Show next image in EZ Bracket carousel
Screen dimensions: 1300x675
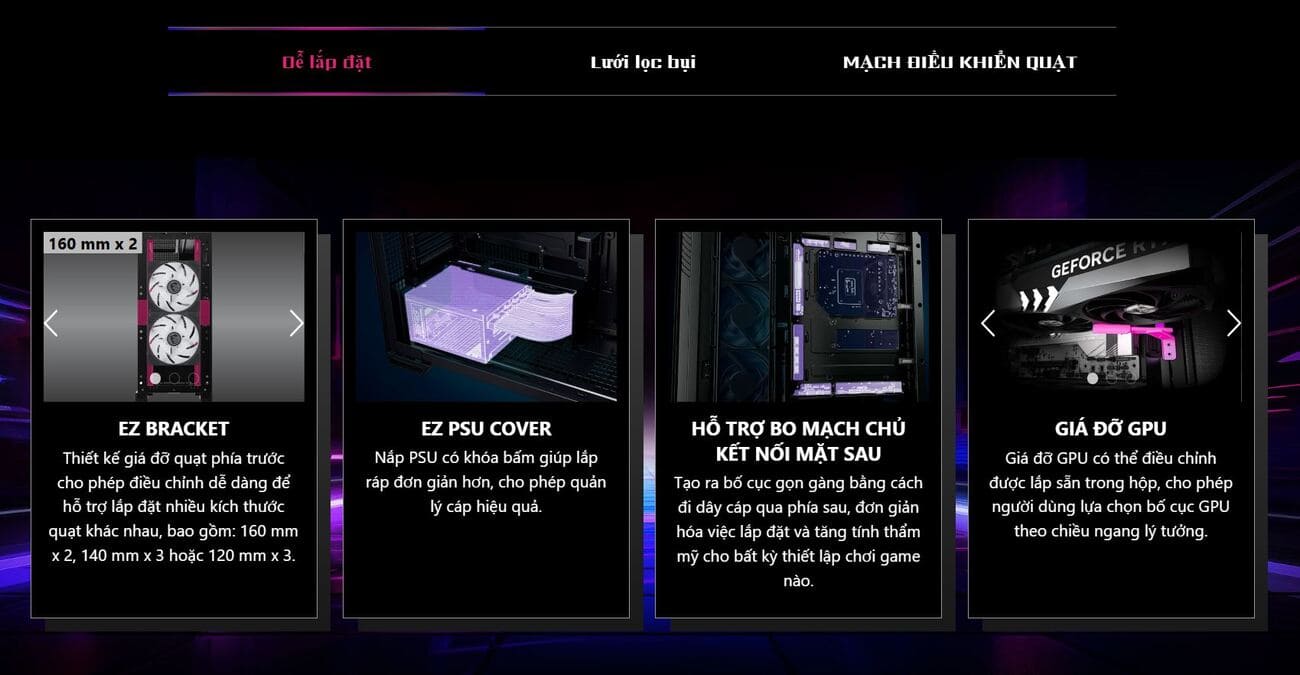pyautogui.click(x=296, y=323)
